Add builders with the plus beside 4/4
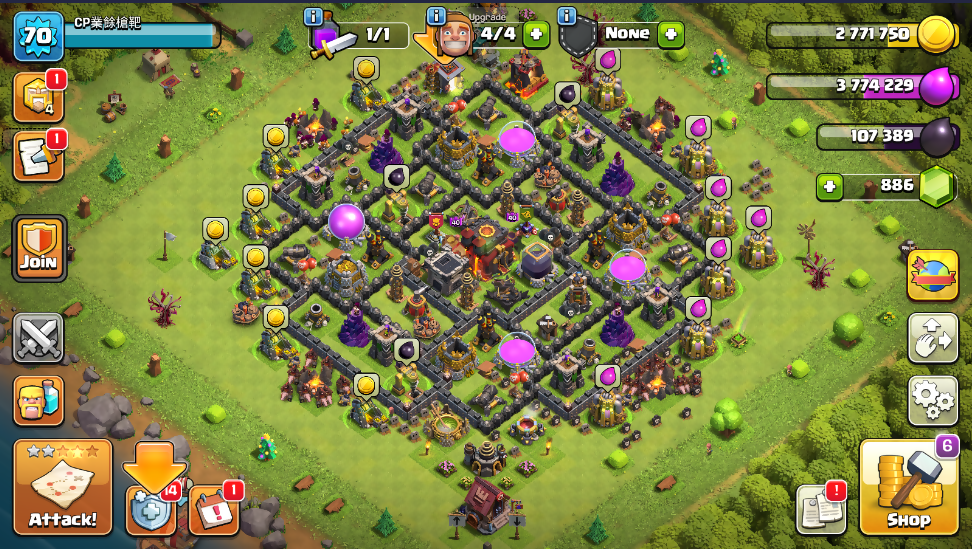972x549 pixels. (537, 34)
